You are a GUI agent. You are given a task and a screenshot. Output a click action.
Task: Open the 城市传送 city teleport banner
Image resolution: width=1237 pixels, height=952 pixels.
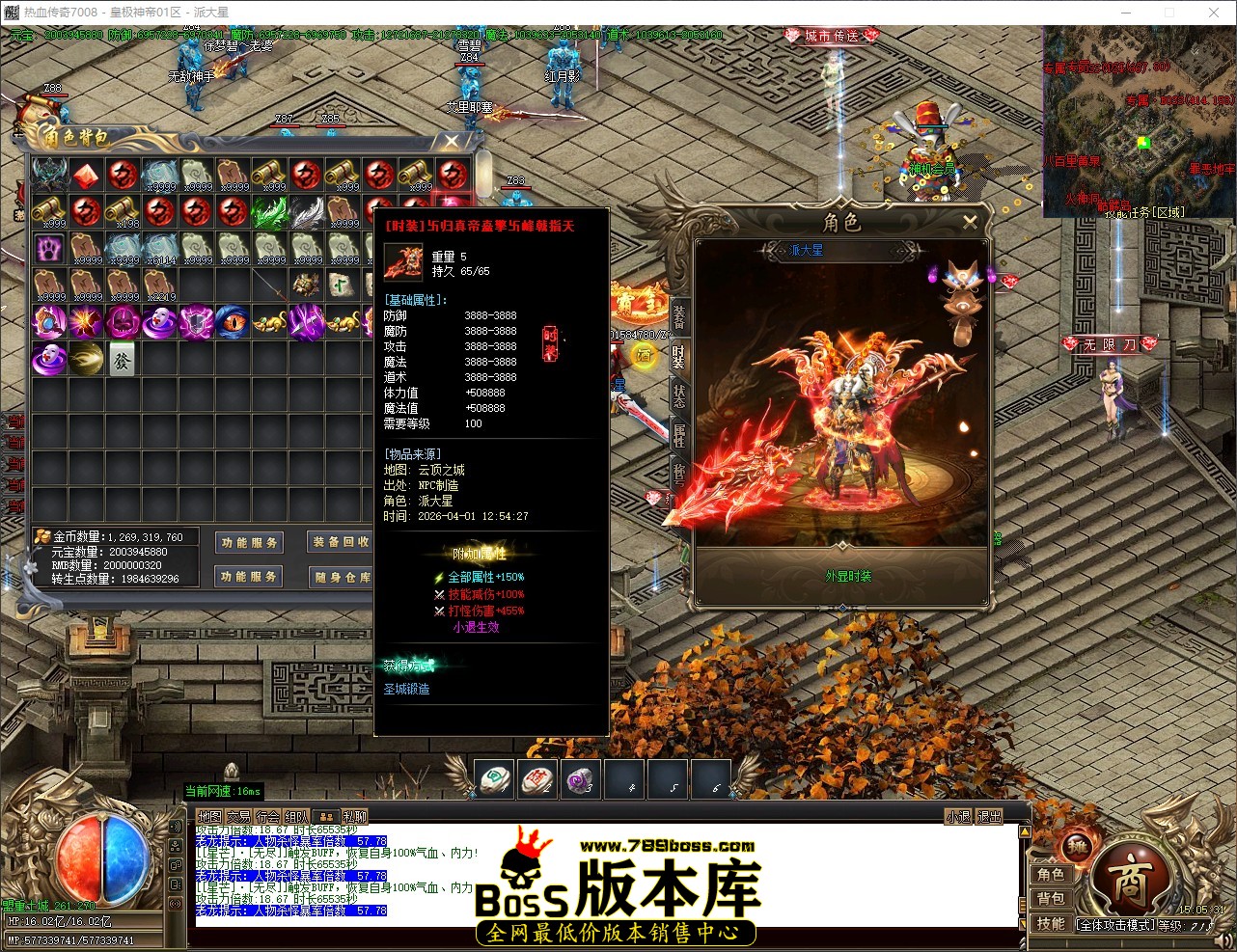point(832,35)
